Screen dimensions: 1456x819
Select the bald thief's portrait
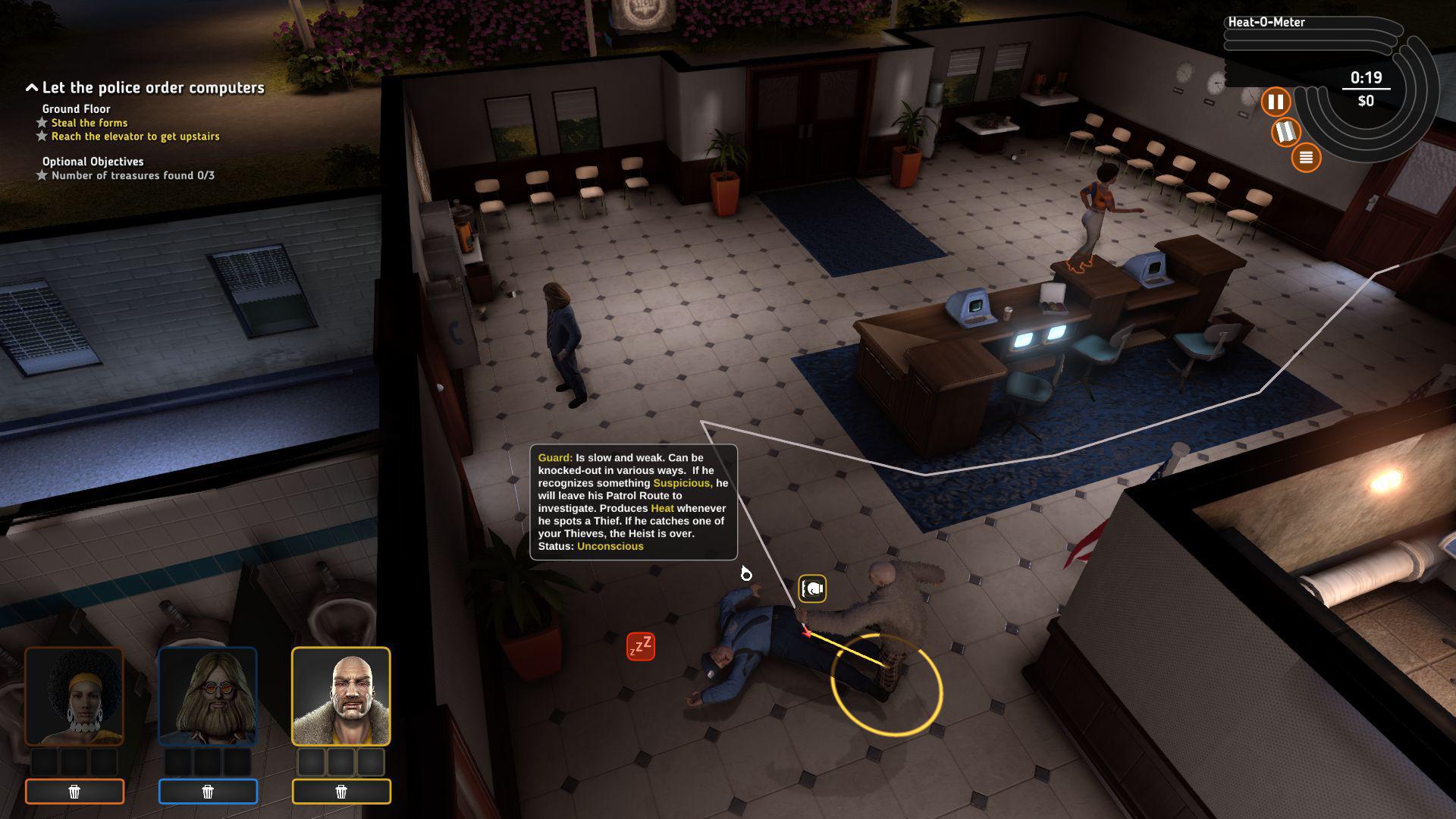(x=342, y=695)
